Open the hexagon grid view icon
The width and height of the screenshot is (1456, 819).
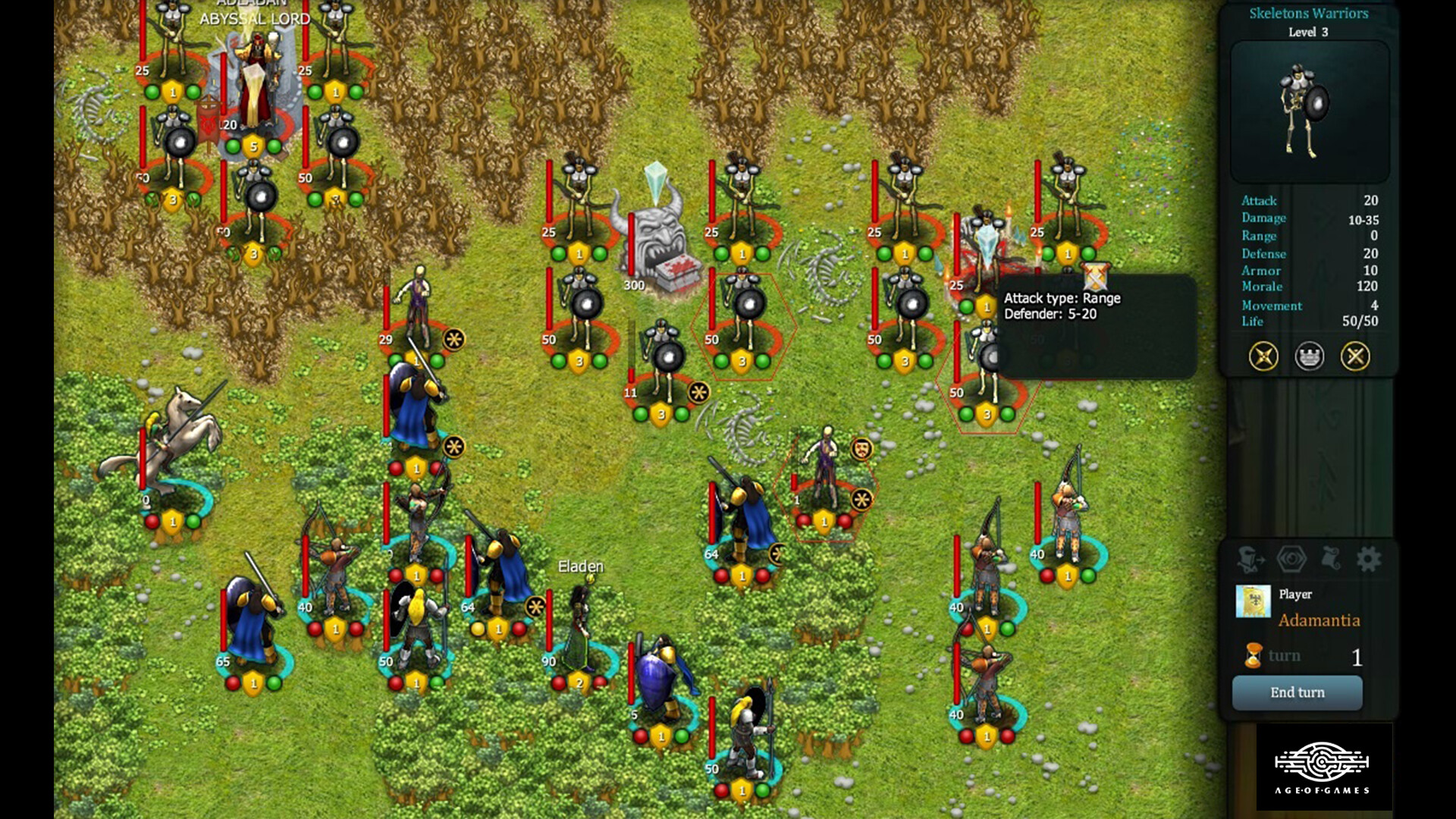pyautogui.click(x=1291, y=559)
